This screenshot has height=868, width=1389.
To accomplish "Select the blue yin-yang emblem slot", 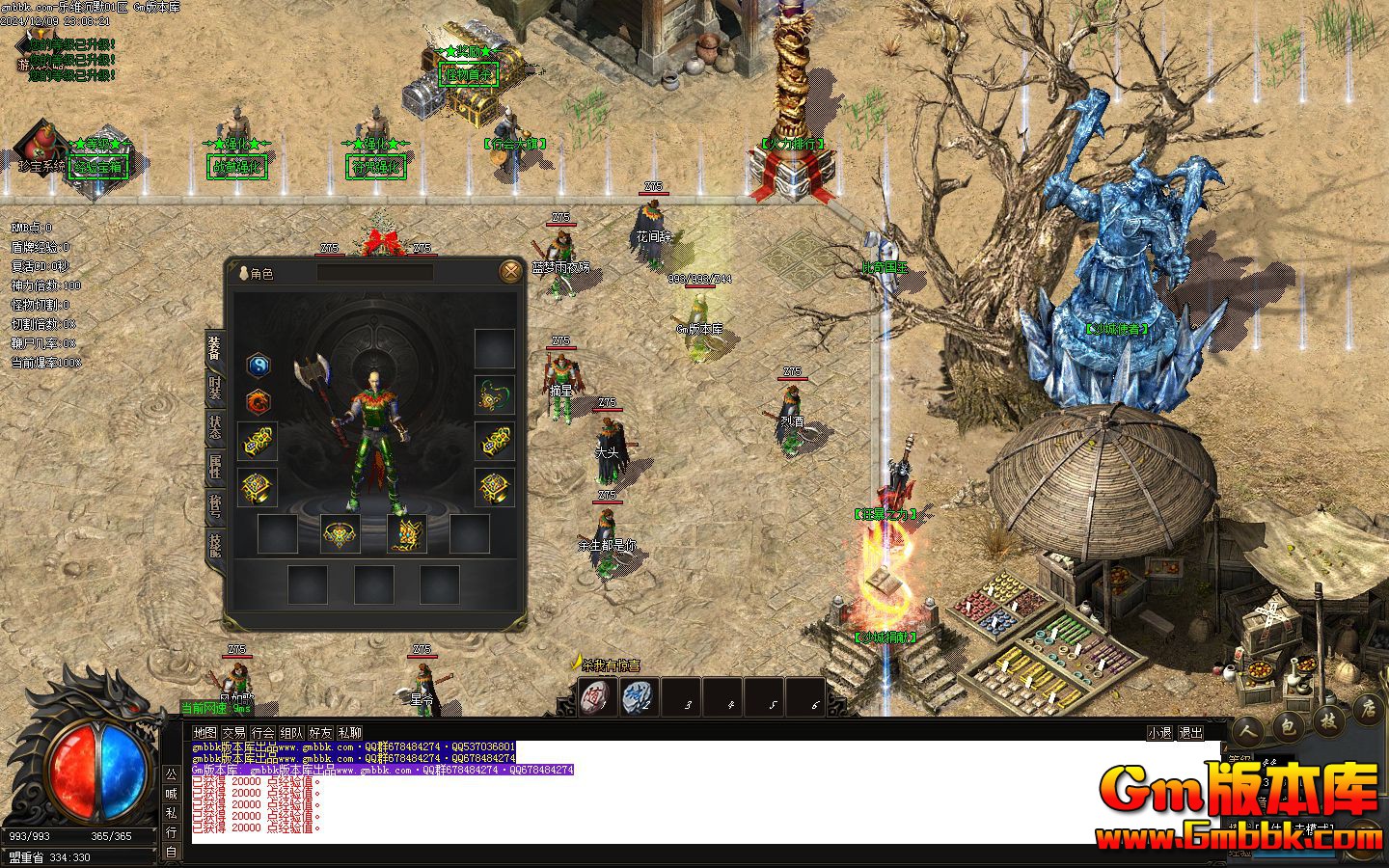I will 258,365.
